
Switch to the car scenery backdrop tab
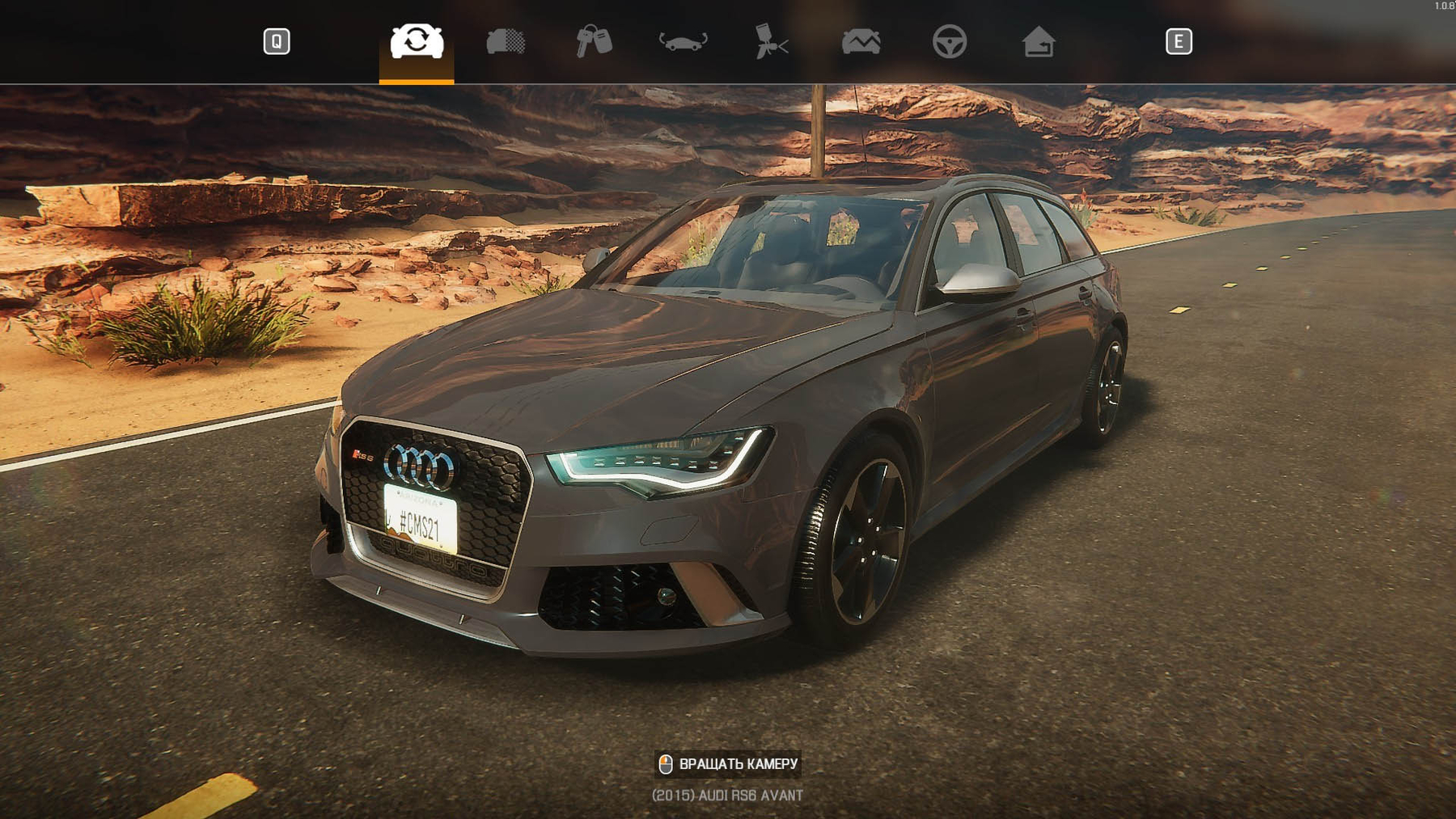pyautogui.click(x=861, y=41)
